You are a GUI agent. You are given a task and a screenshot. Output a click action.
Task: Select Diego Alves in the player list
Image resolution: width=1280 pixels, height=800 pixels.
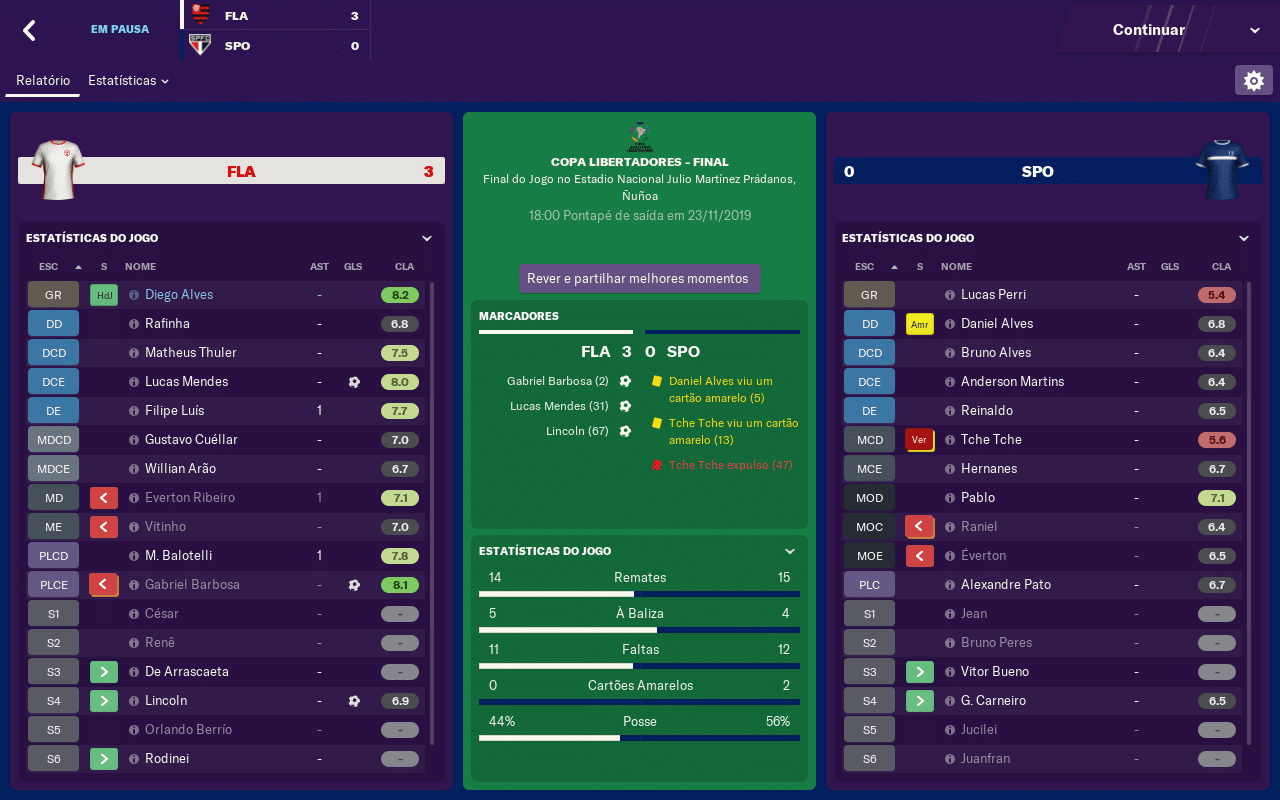point(179,295)
